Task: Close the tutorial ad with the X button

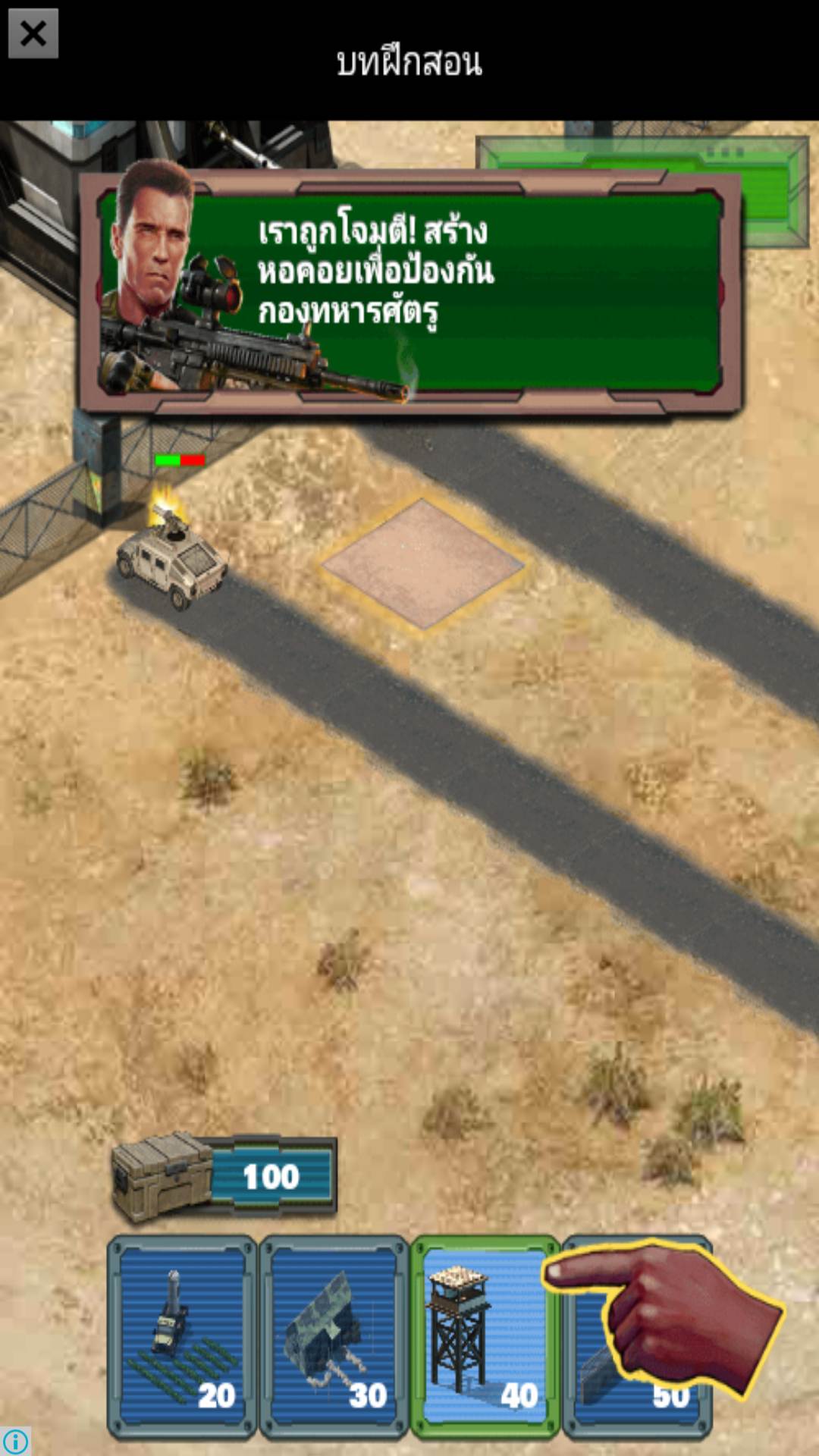Action: (33, 34)
